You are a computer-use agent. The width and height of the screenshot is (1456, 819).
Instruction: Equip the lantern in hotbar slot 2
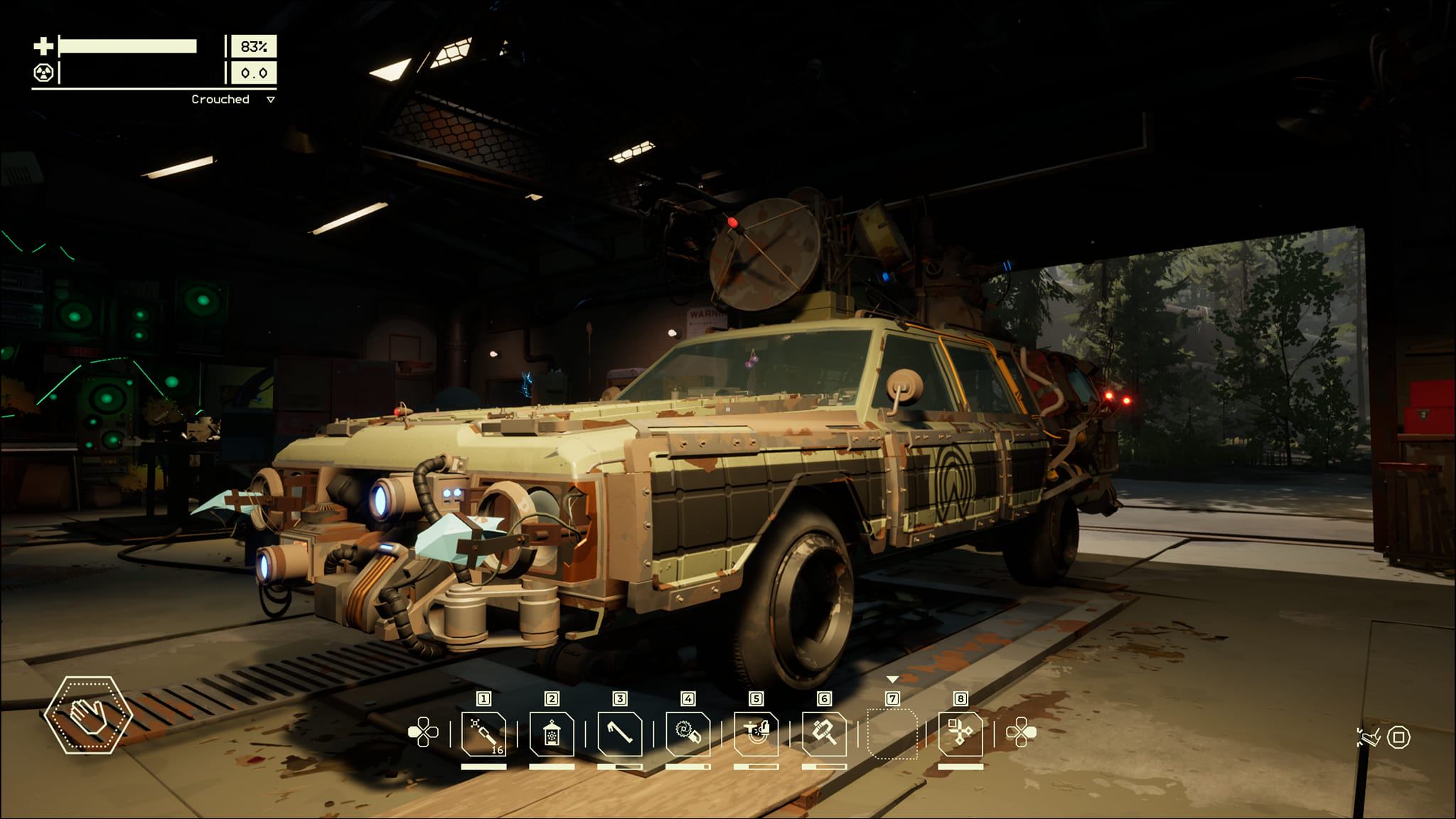point(552,734)
